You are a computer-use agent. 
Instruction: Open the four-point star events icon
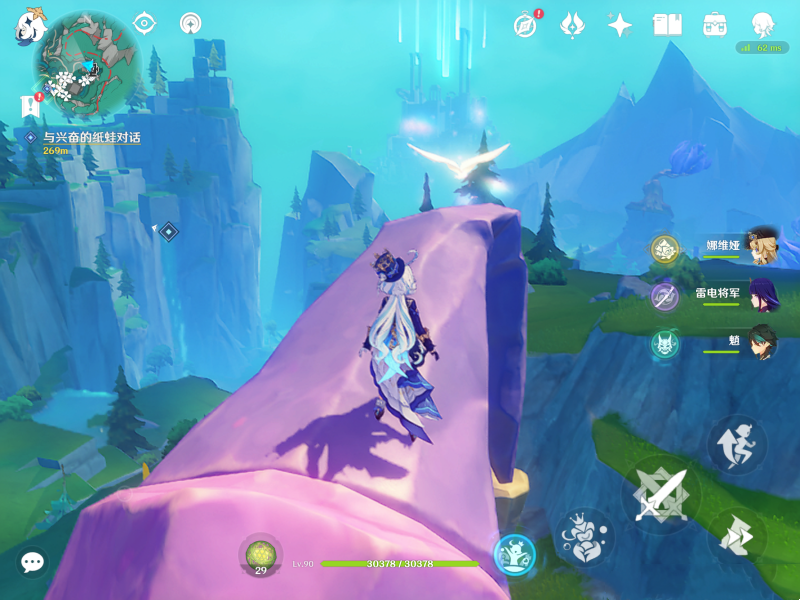tap(620, 24)
